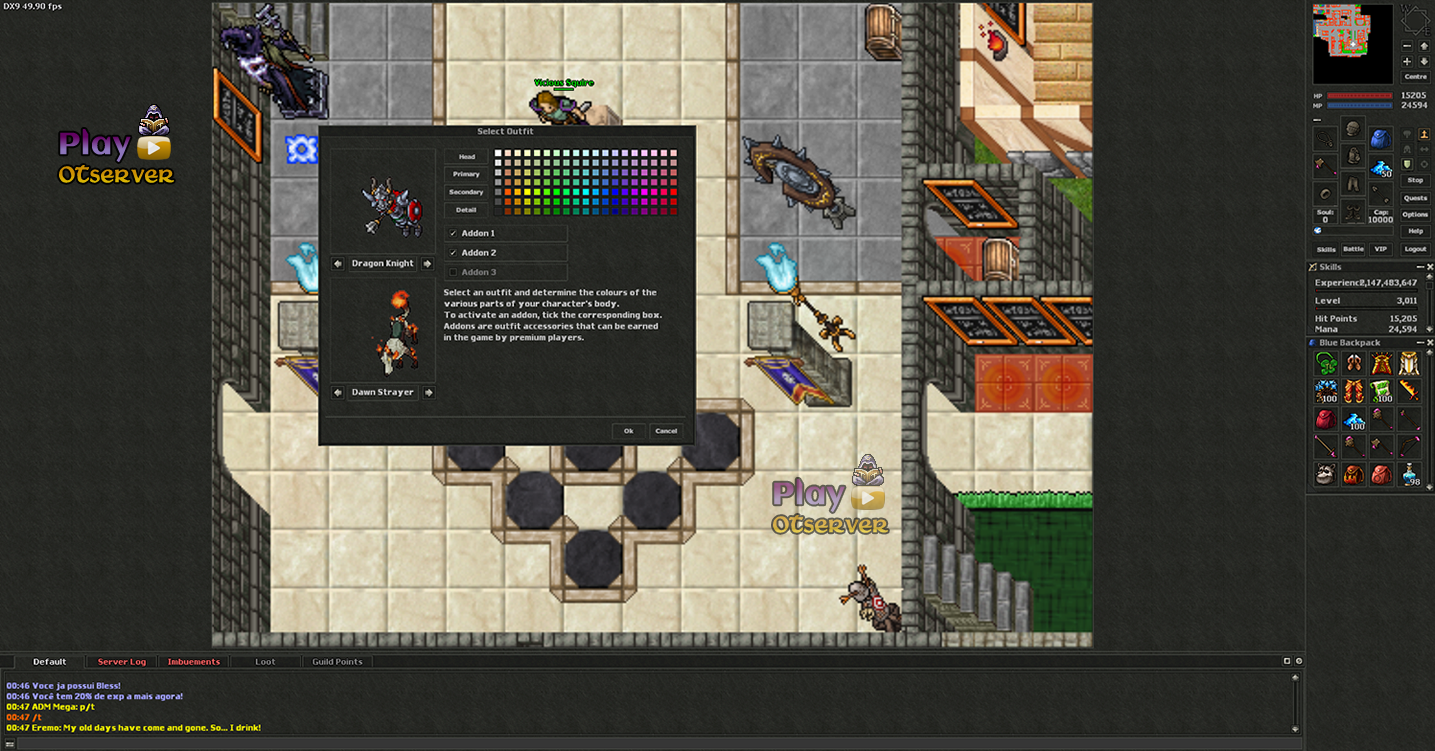
Task: Open the Quests log
Action: pyautogui.click(x=1415, y=198)
